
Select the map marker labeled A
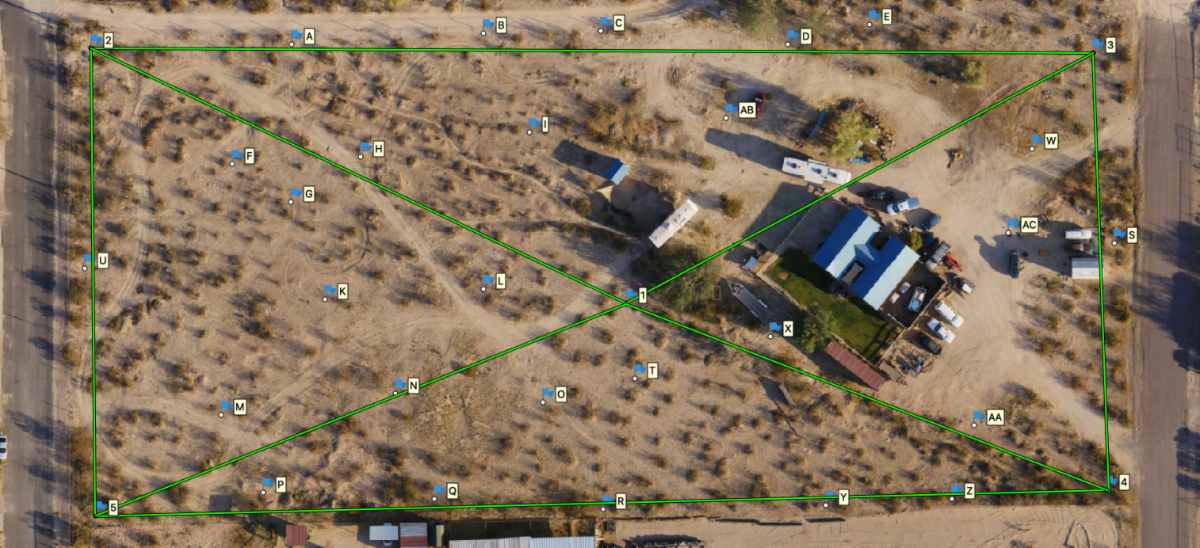pos(296,37)
